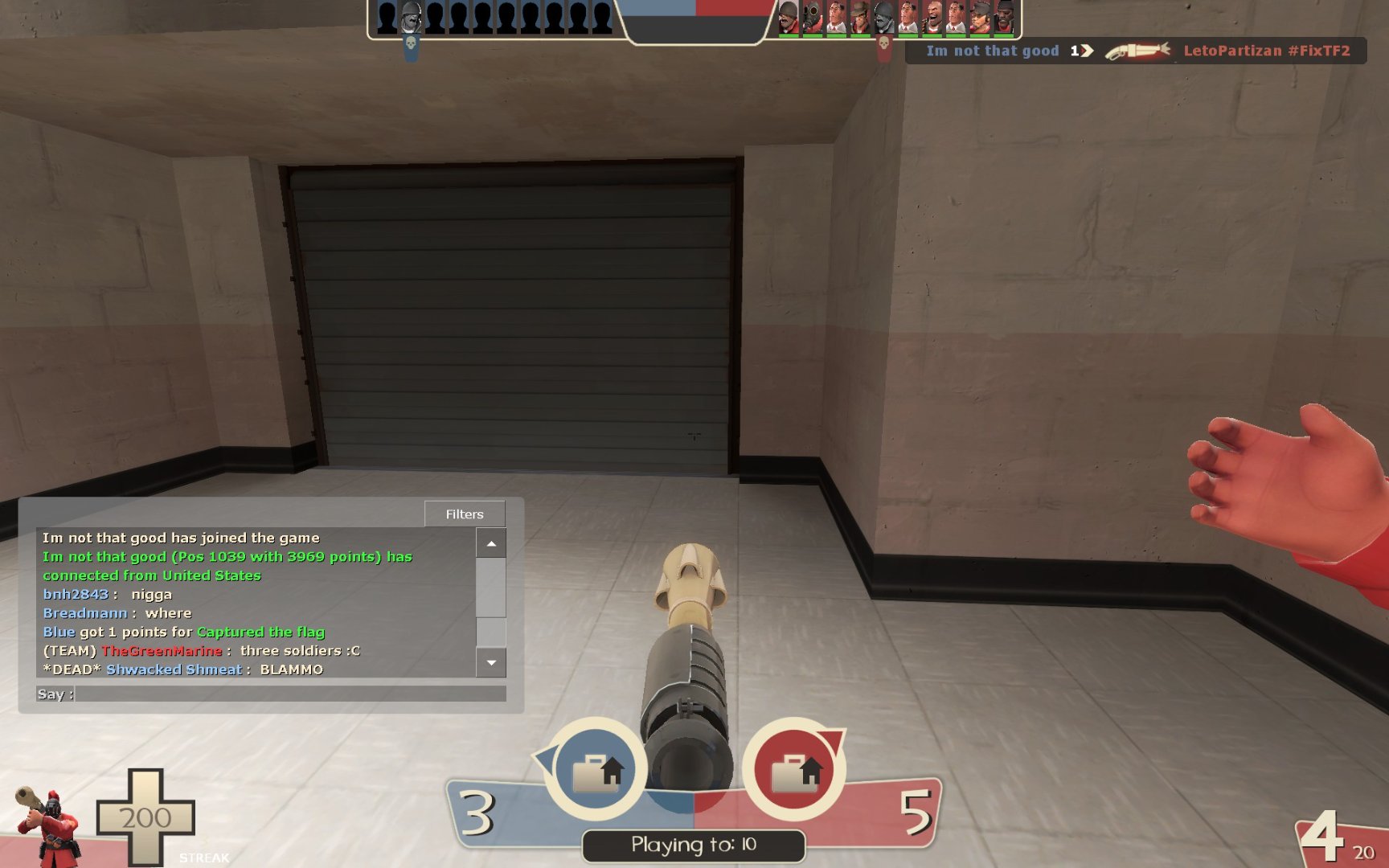
Task: Click the chat Say input field
Action: pos(289,694)
